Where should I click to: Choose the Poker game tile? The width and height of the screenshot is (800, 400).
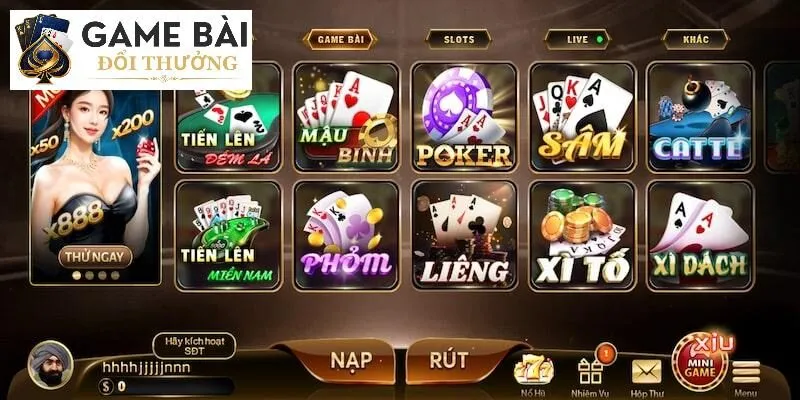click(x=463, y=118)
